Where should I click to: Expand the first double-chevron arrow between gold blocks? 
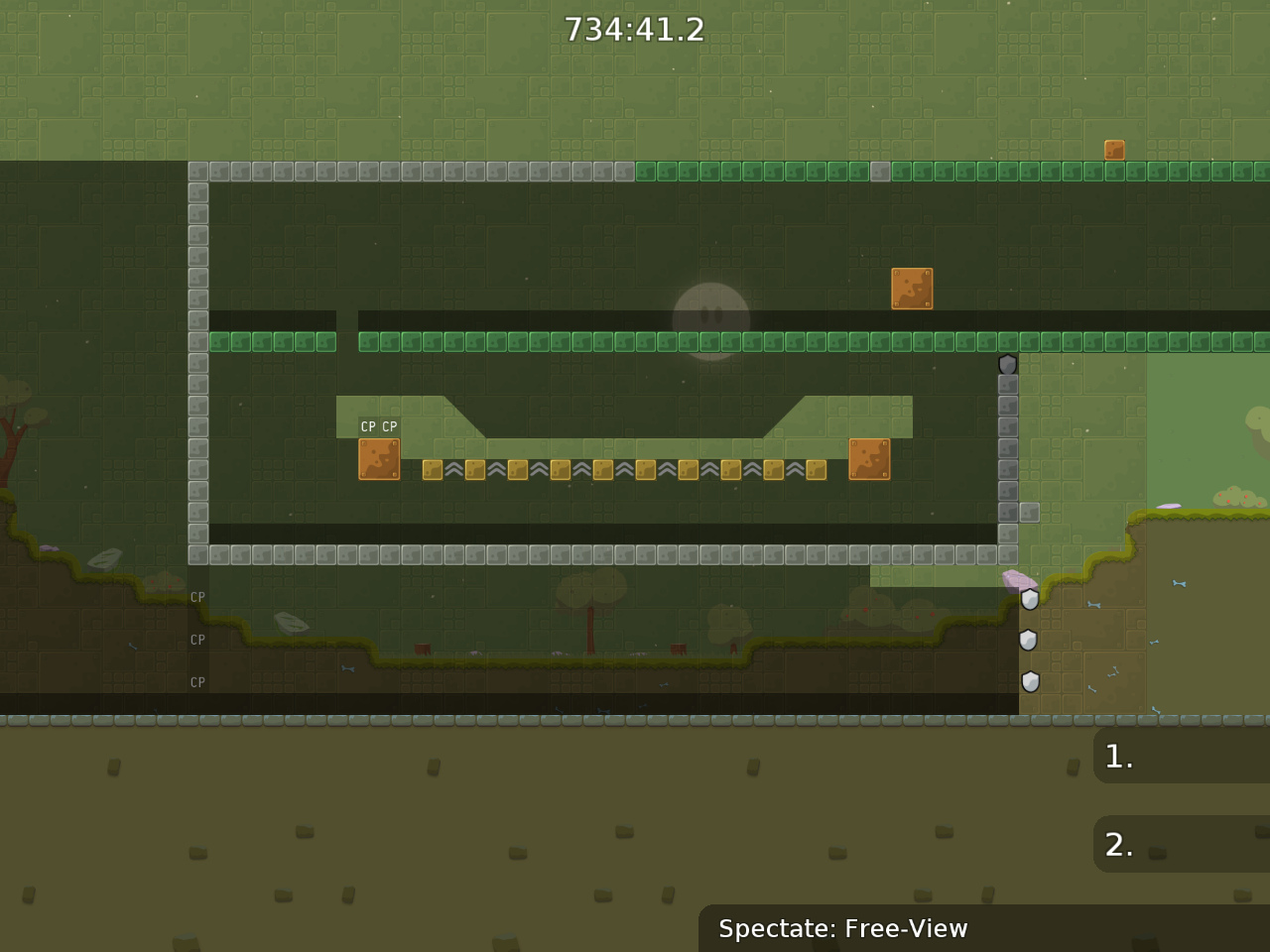[x=452, y=467]
